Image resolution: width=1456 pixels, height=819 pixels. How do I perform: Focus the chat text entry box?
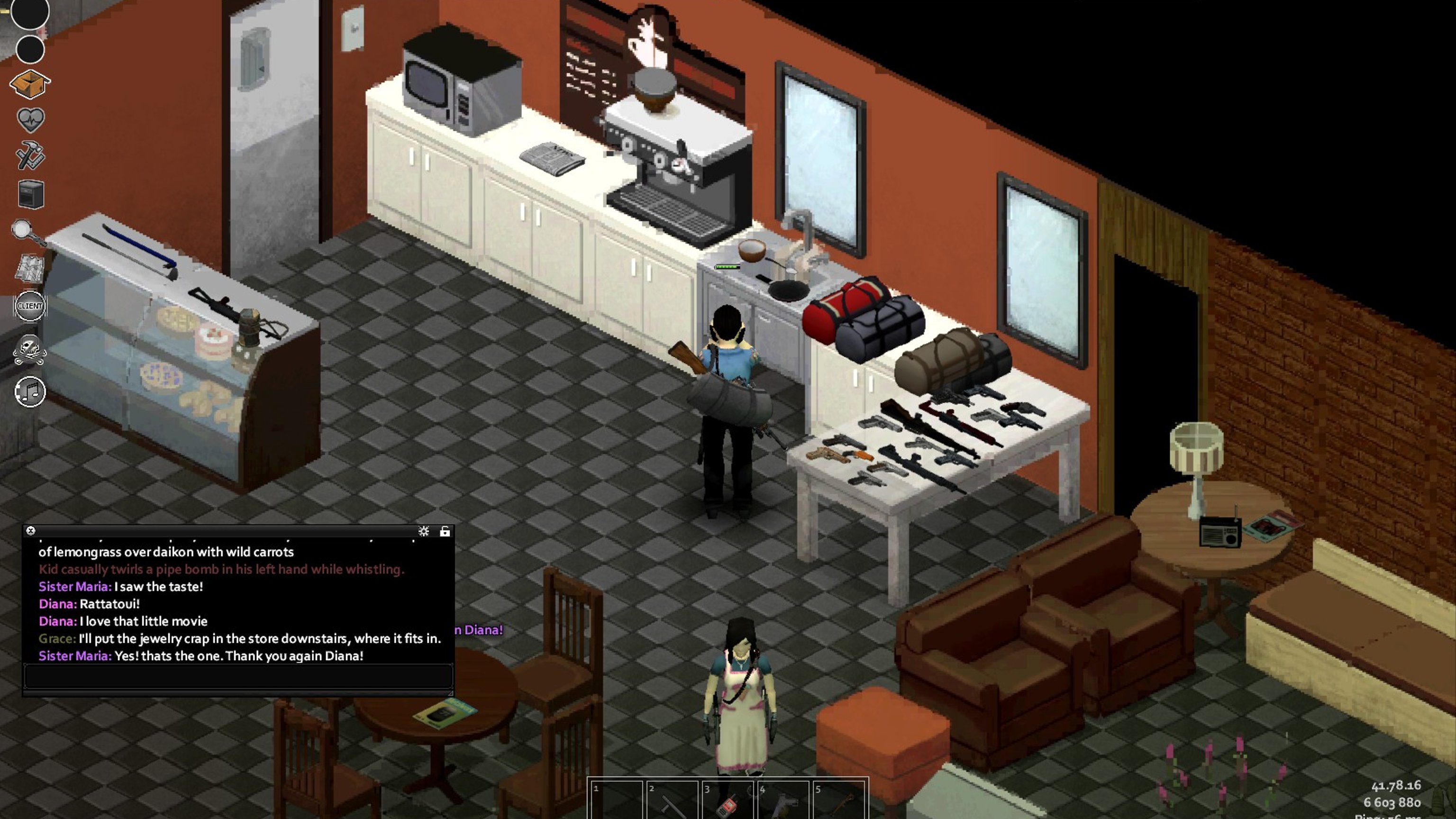(x=237, y=676)
